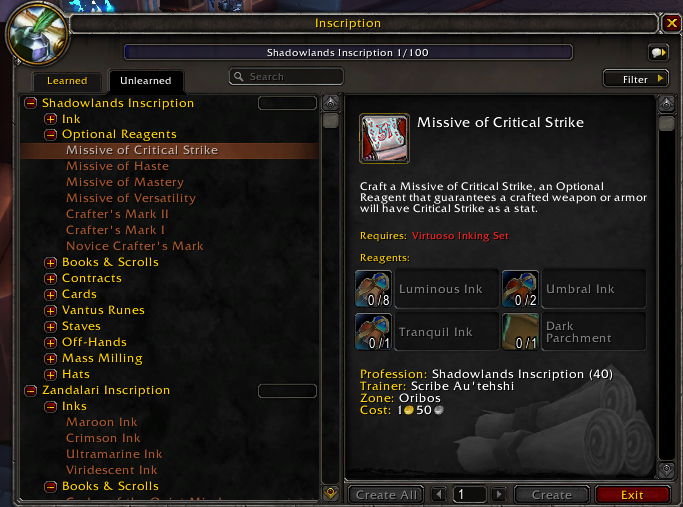Collapse the Shadowlands Inscription category
Image resolution: width=683 pixels, height=507 pixels.
coord(31,103)
